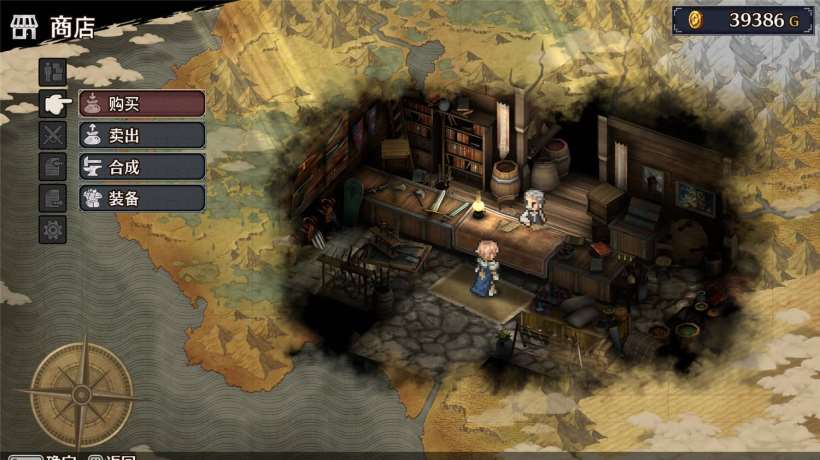Open the gear settings icon in the sidebar
820x460 pixels.
tap(53, 229)
